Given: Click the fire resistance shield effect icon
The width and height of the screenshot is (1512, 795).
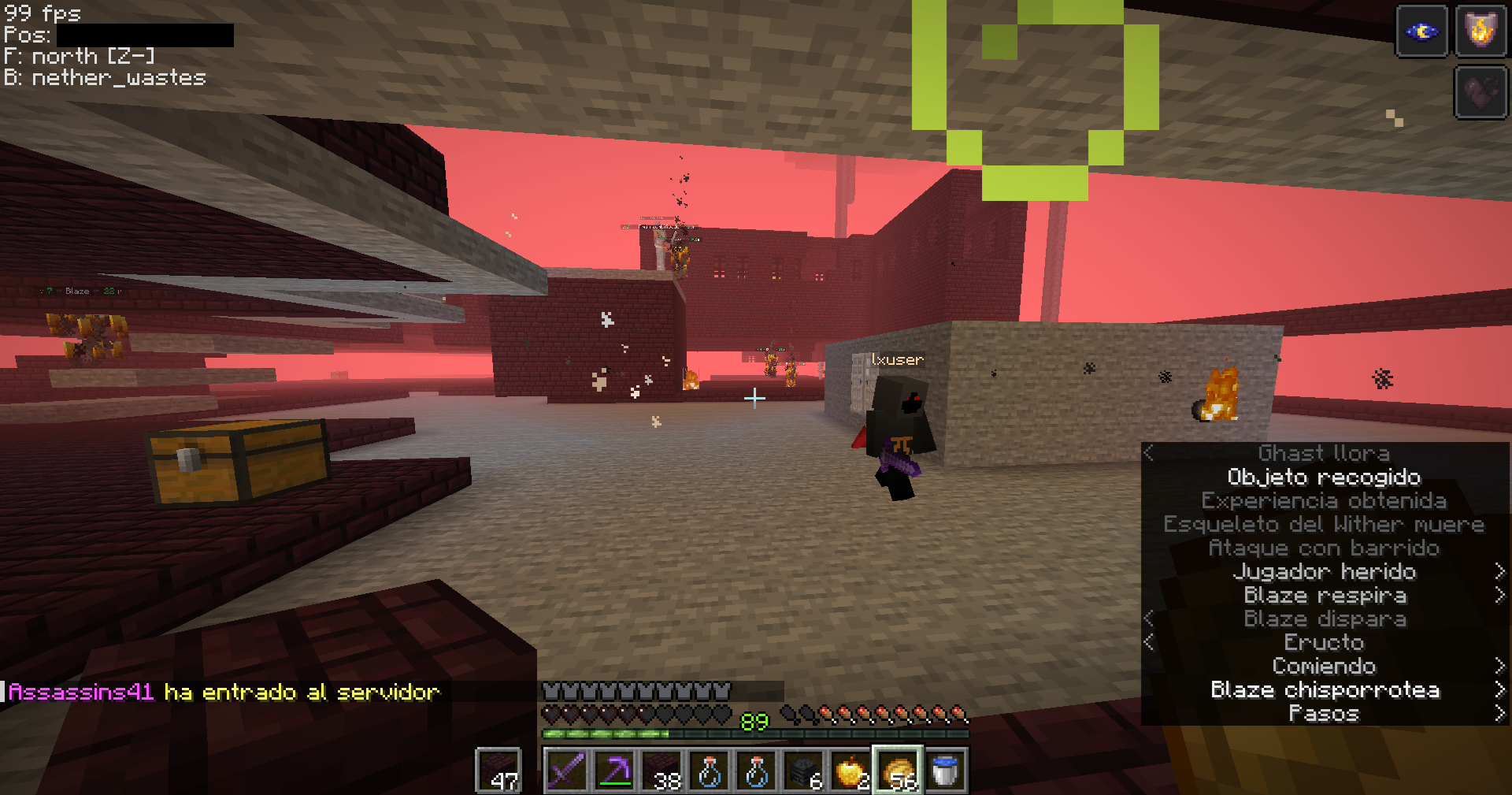Looking at the screenshot, I should tap(1480, 32).
